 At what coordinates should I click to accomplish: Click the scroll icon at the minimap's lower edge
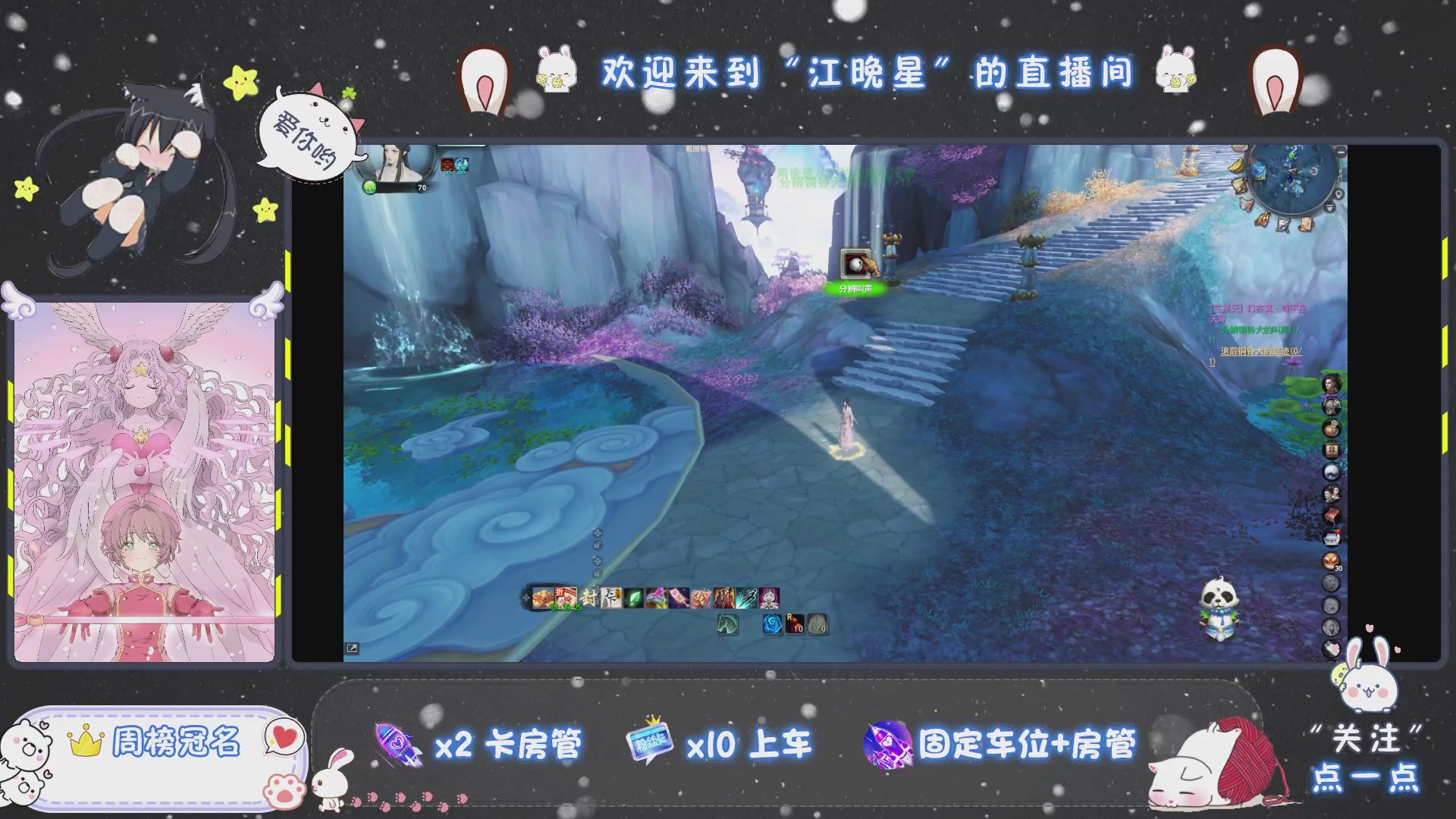1307,223
